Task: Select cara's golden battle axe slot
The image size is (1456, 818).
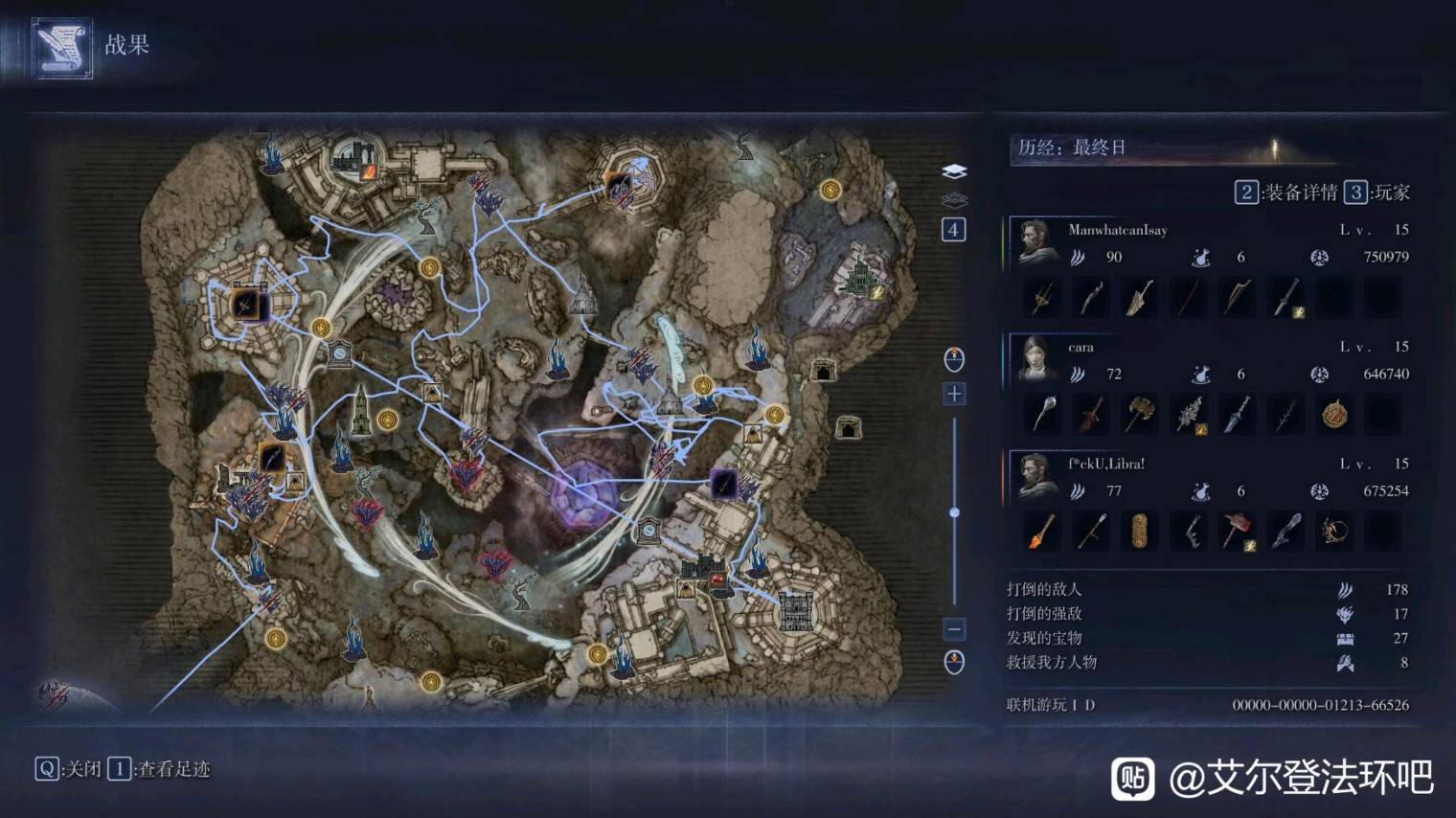Action: click(x=1139, y=415)
